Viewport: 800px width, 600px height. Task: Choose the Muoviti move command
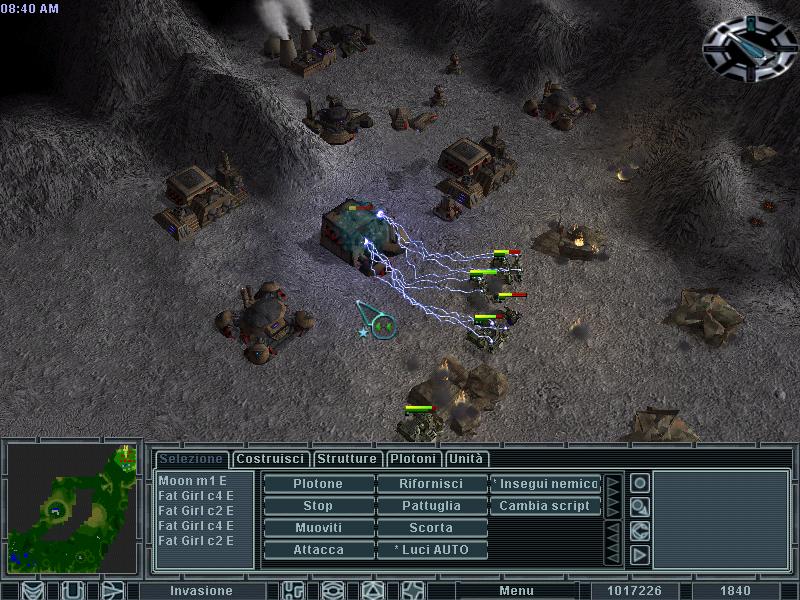[x=318, y=528]
